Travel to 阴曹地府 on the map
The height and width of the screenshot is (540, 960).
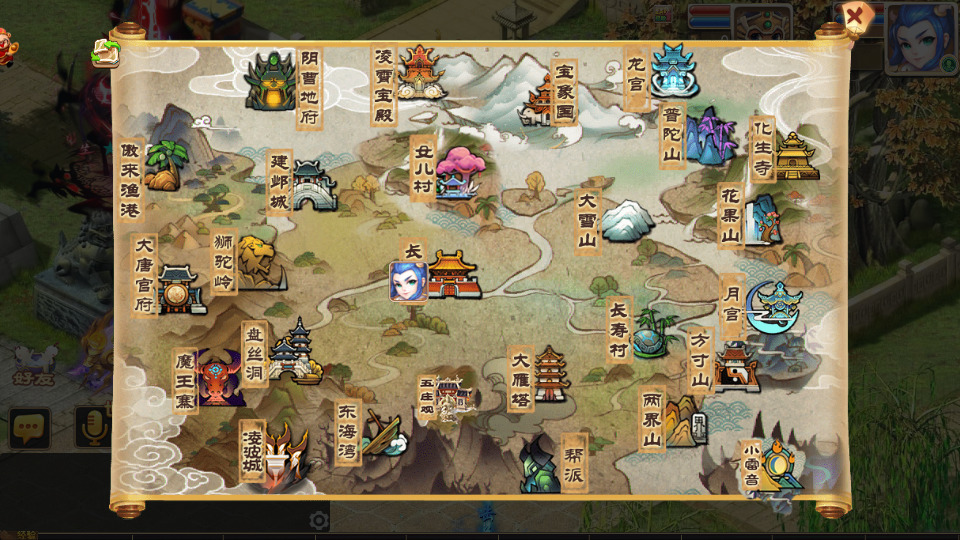click(270, 82)
